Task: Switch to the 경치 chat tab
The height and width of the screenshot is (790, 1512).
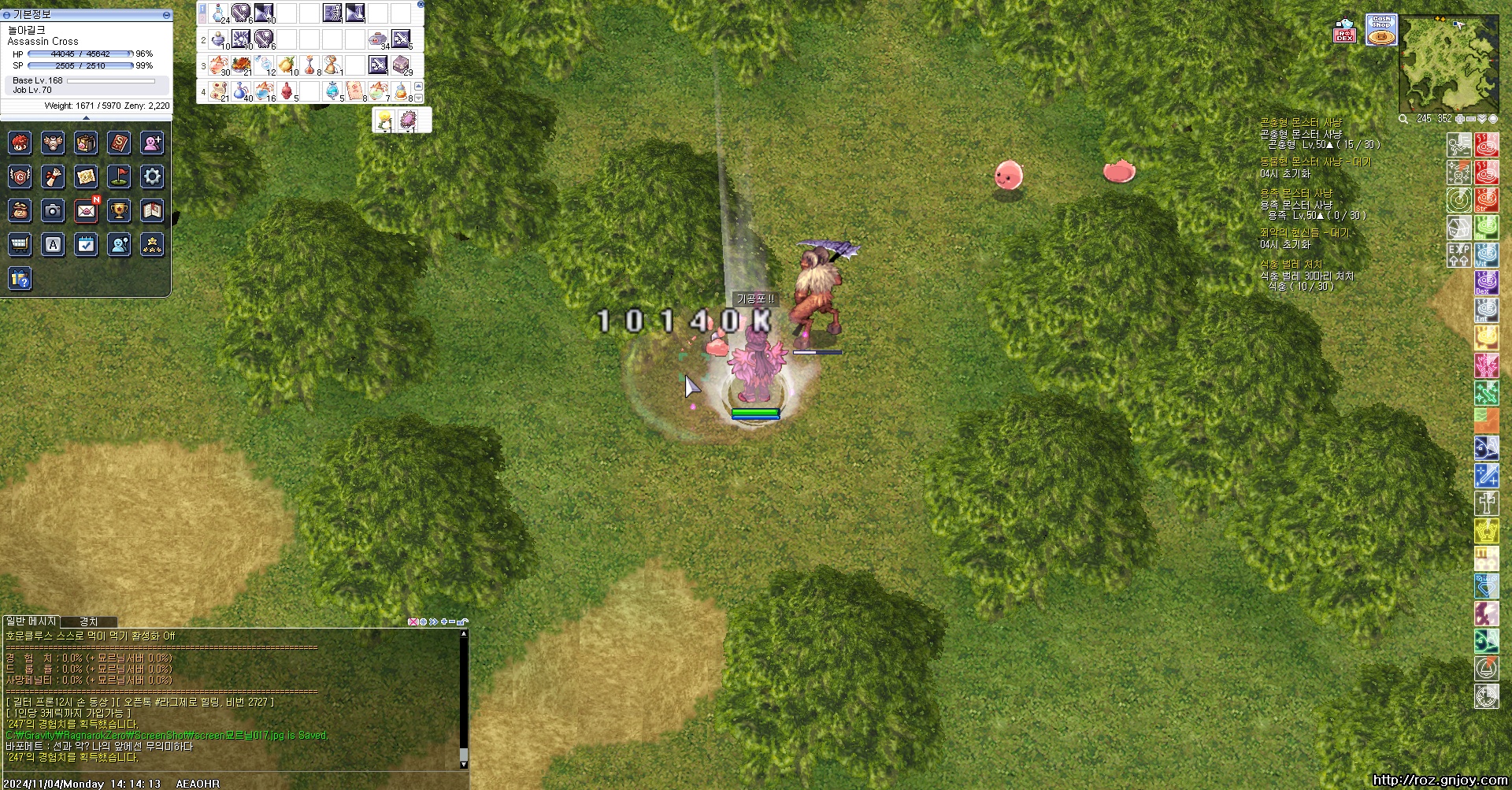Action: click(88, 621)
